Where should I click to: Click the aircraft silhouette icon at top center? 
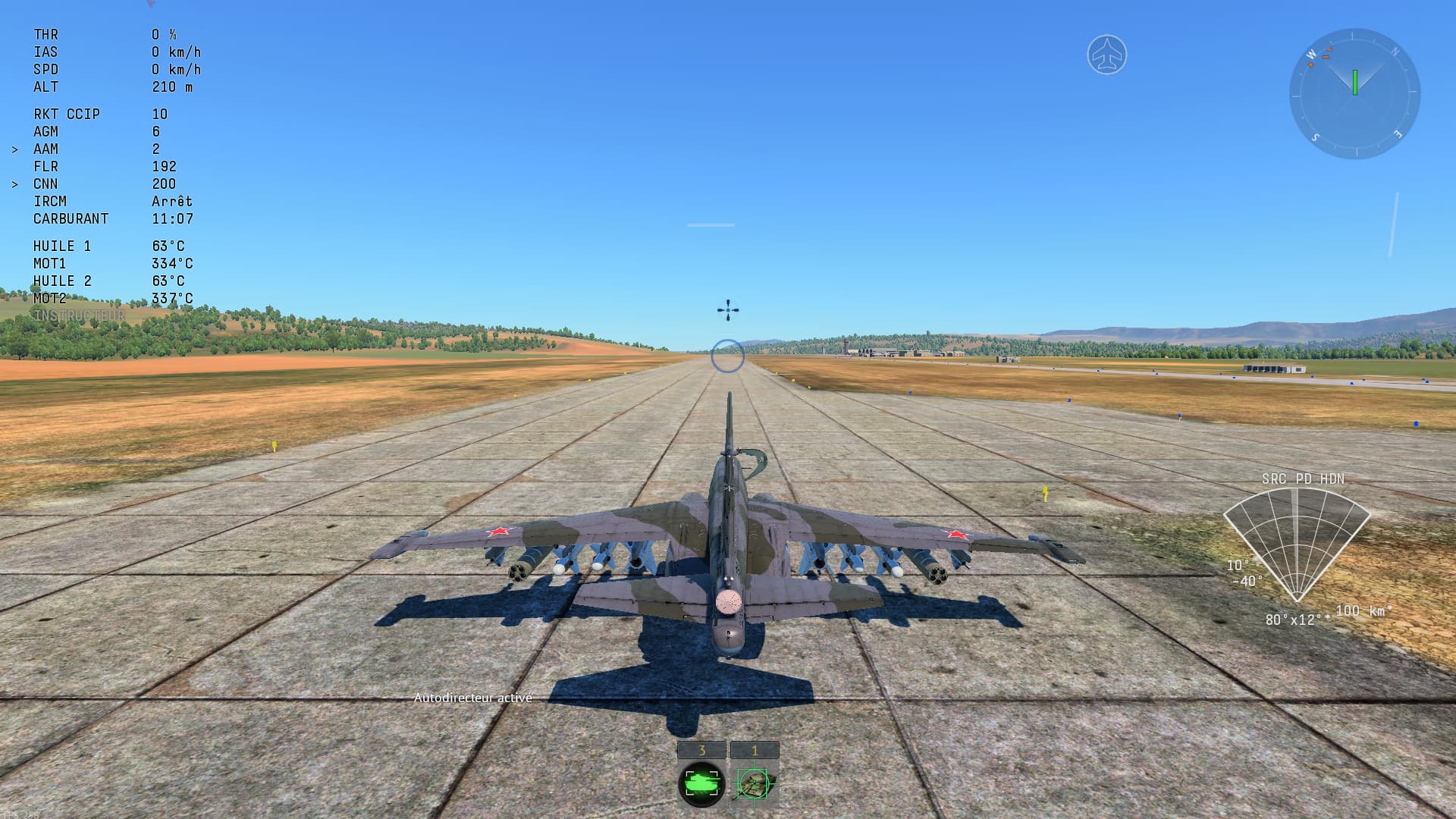tap(1107, 54)
